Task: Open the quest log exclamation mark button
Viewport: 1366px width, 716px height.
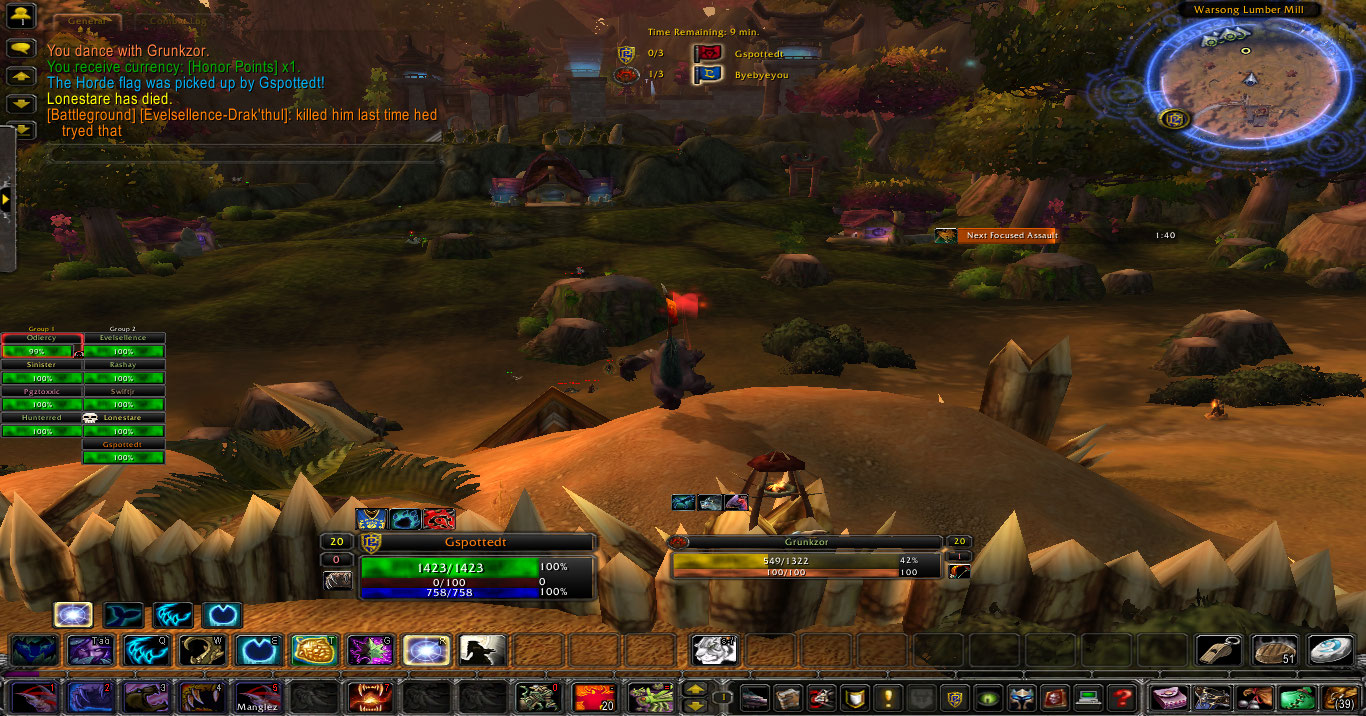Action: point(886,697)
